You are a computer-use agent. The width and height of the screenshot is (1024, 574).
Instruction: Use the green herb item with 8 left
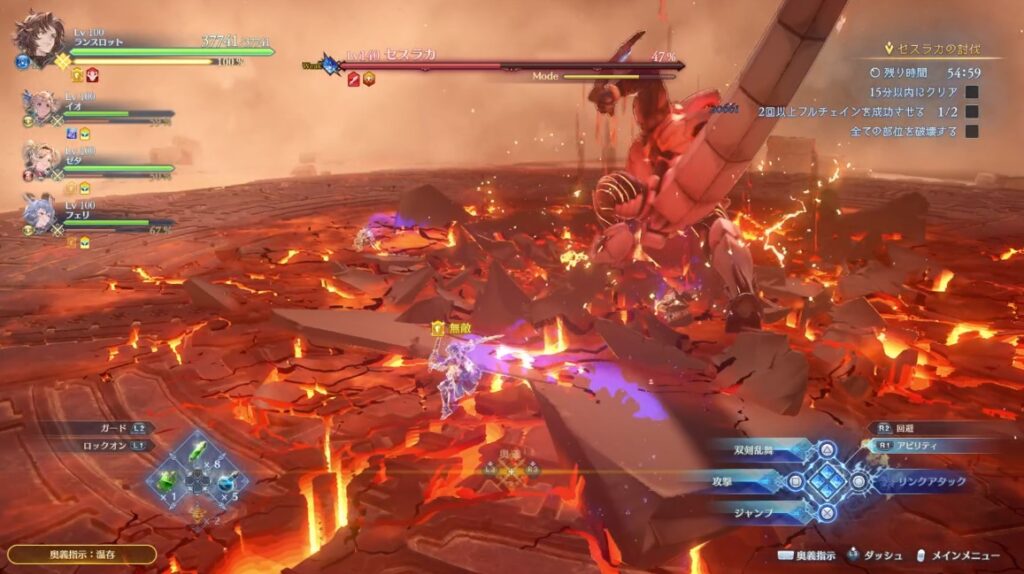(199, 455)
